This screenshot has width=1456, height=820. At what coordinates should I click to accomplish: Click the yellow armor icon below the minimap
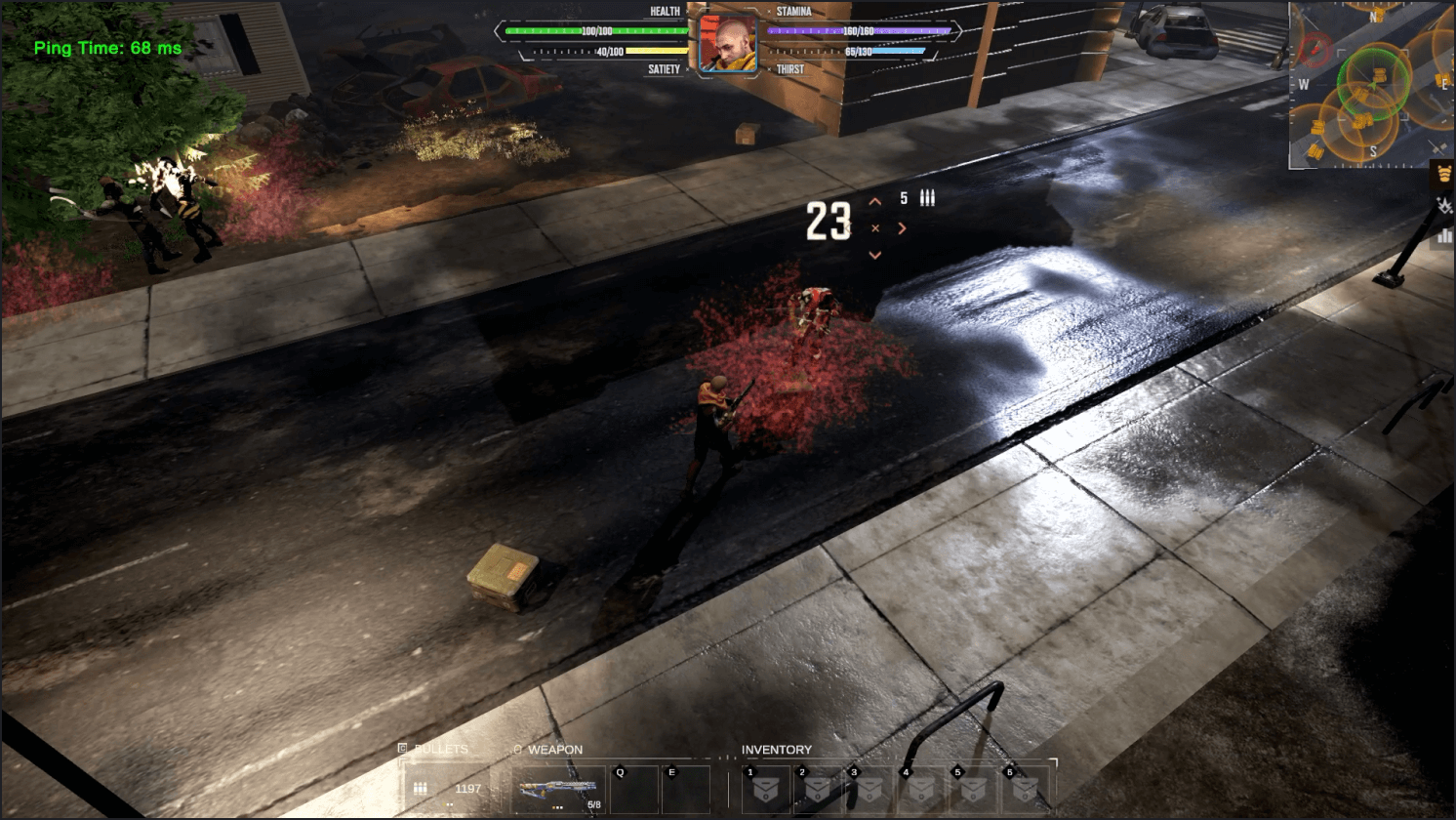1445,175
